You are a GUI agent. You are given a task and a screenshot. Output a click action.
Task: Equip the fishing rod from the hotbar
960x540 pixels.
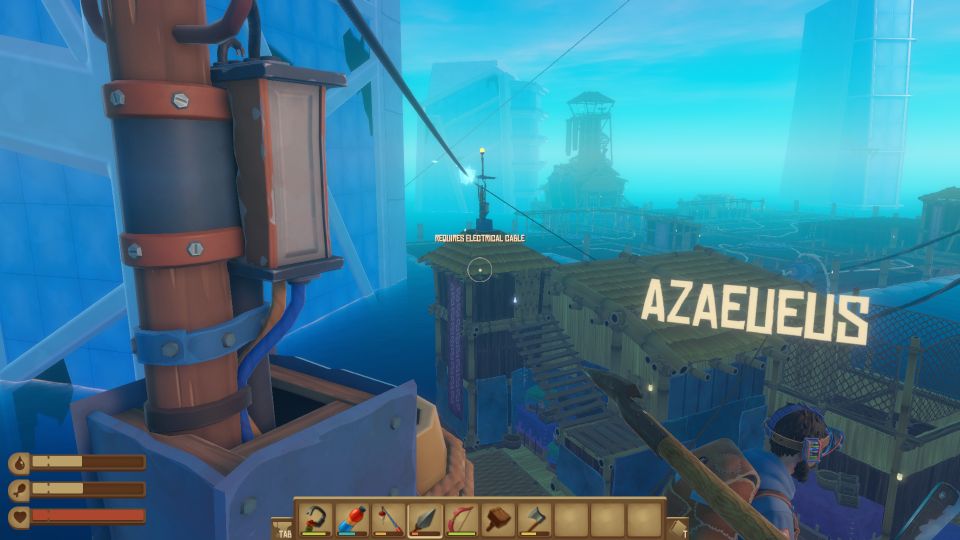tap(389, 519)
